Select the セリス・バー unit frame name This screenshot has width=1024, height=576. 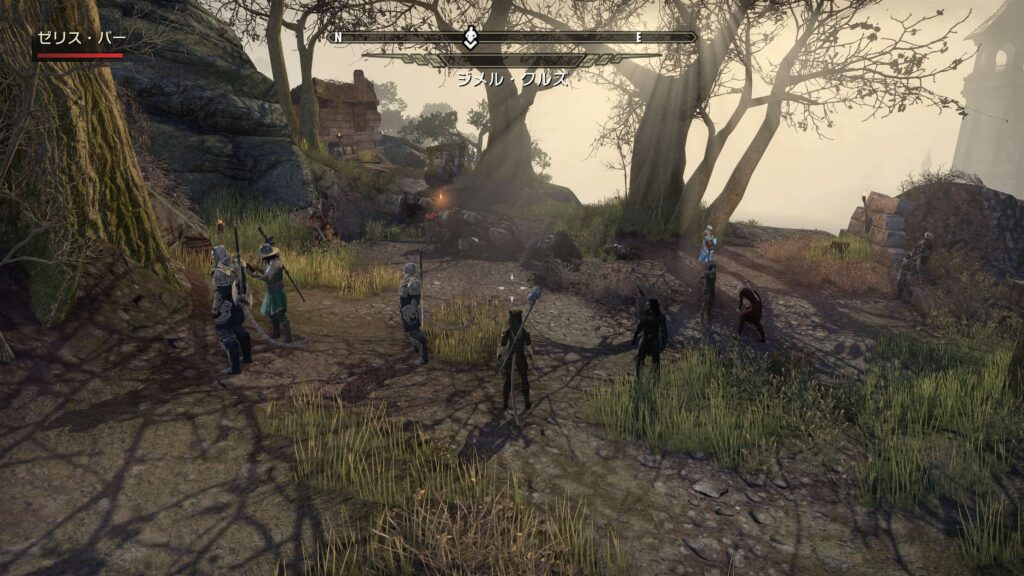point(82,38)
